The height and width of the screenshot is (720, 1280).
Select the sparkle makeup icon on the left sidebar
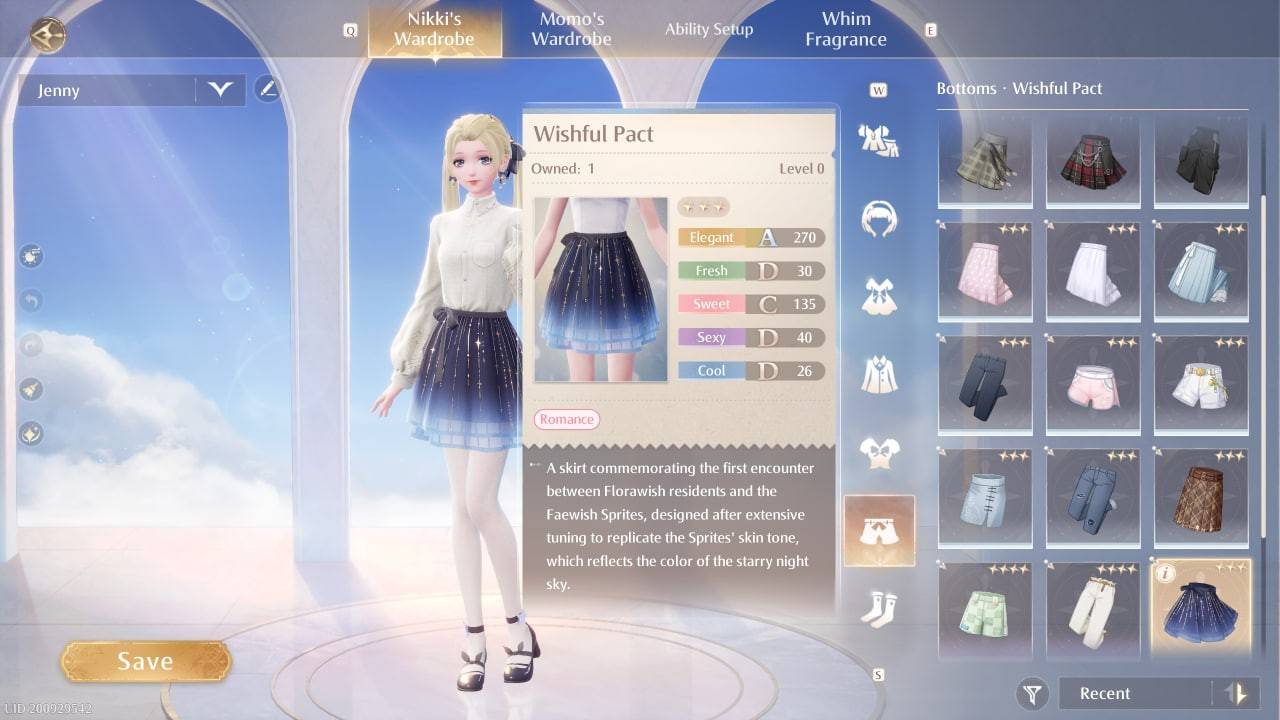(x=30, y=434)
